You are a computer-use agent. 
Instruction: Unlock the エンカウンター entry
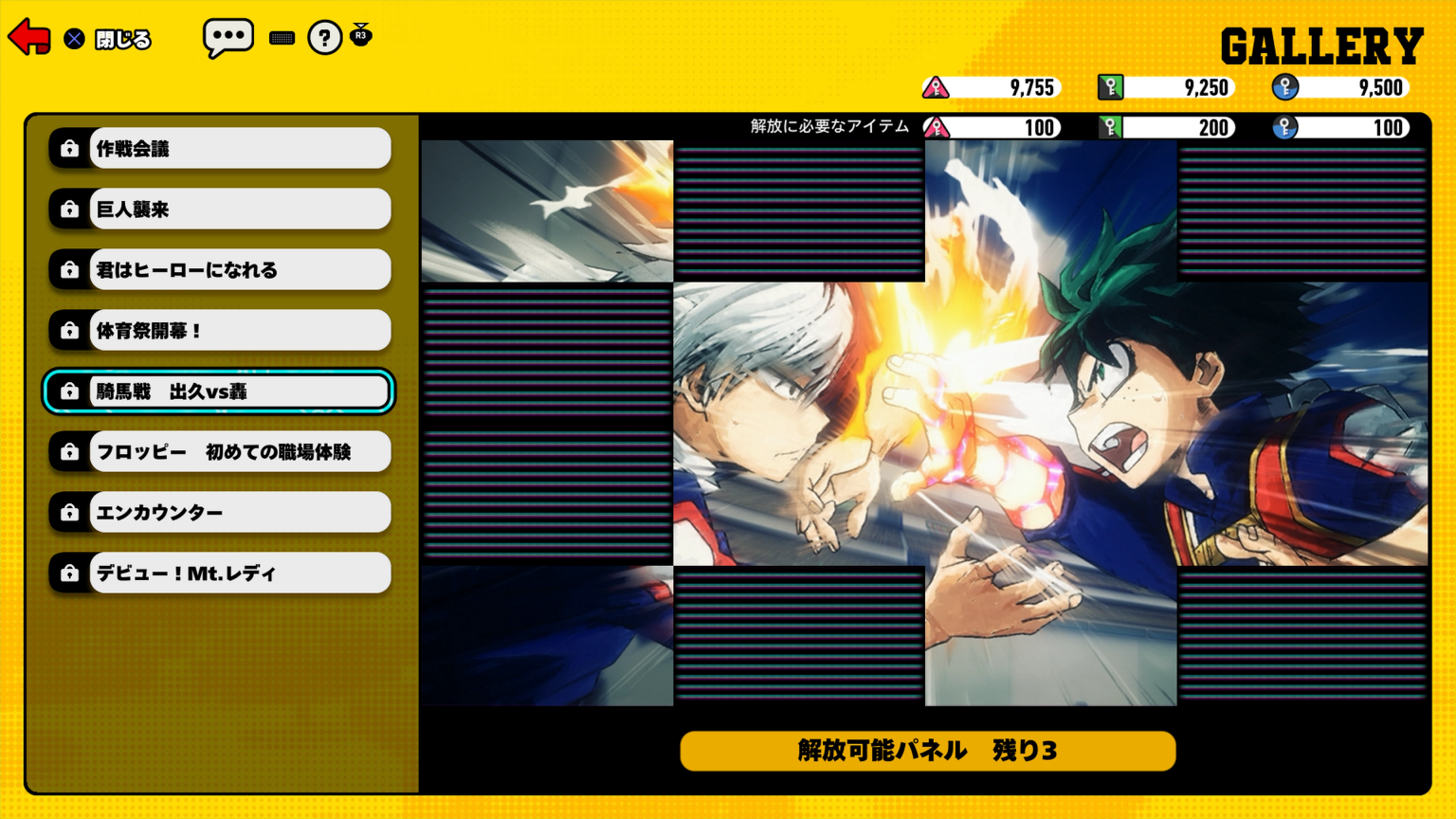(x=239, y=512)
